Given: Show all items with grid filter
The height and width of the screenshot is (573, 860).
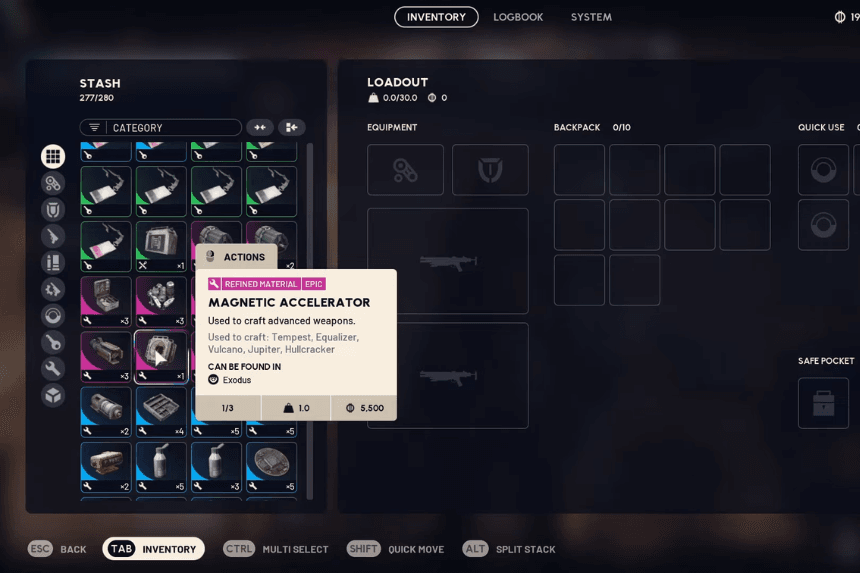Looking at the screenshot, I should [53, 156].
